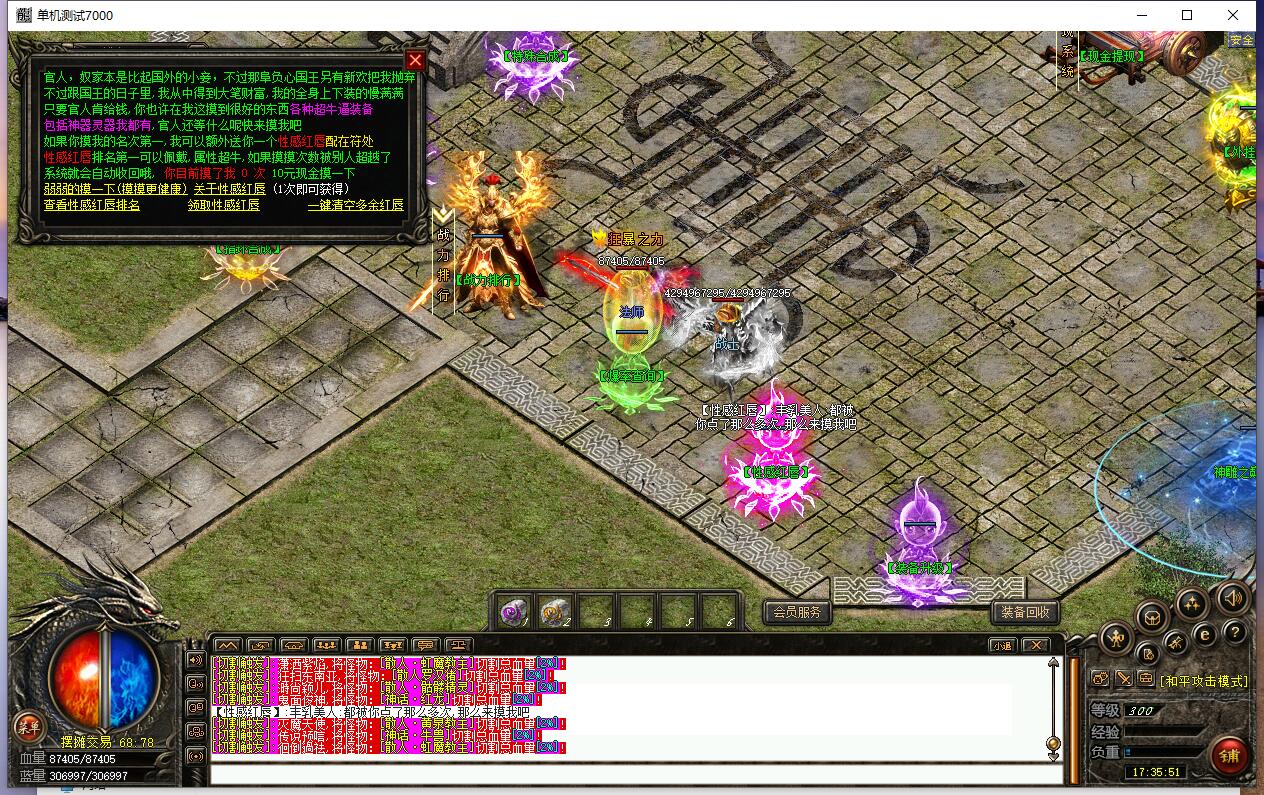Open the 装备回收 equipment recycle button

[x=1025, y=612]
